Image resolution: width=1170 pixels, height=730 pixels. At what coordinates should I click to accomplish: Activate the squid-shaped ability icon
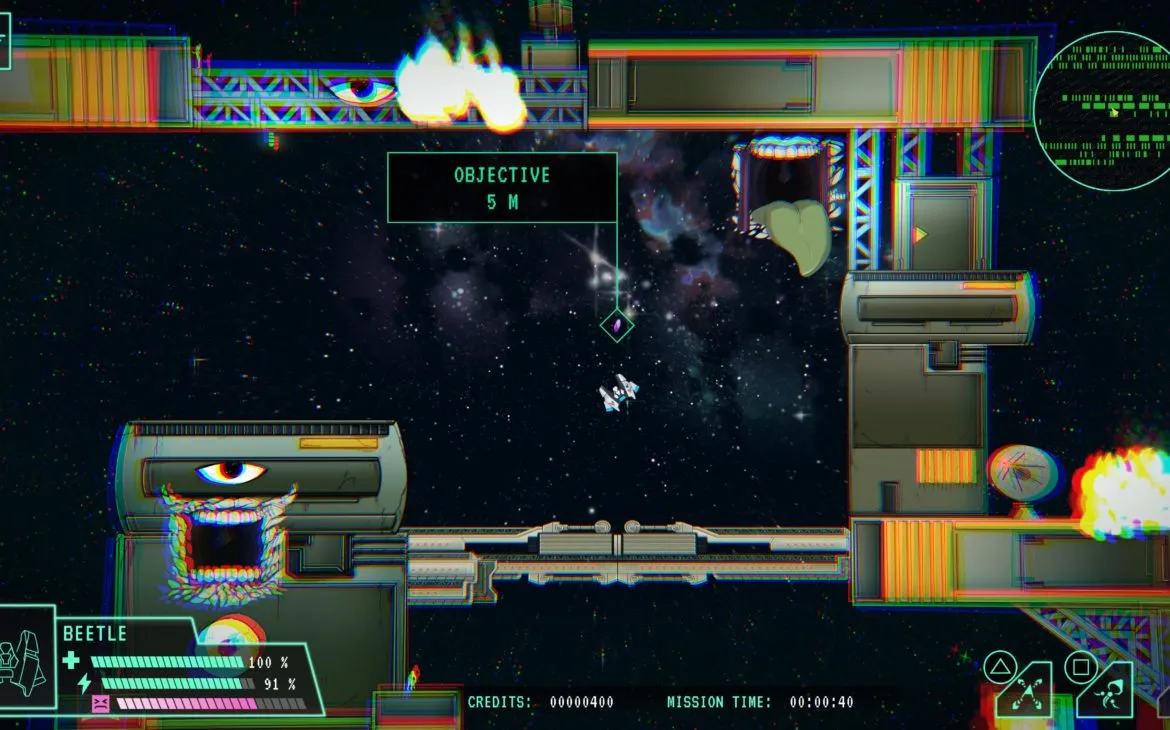1107,694
